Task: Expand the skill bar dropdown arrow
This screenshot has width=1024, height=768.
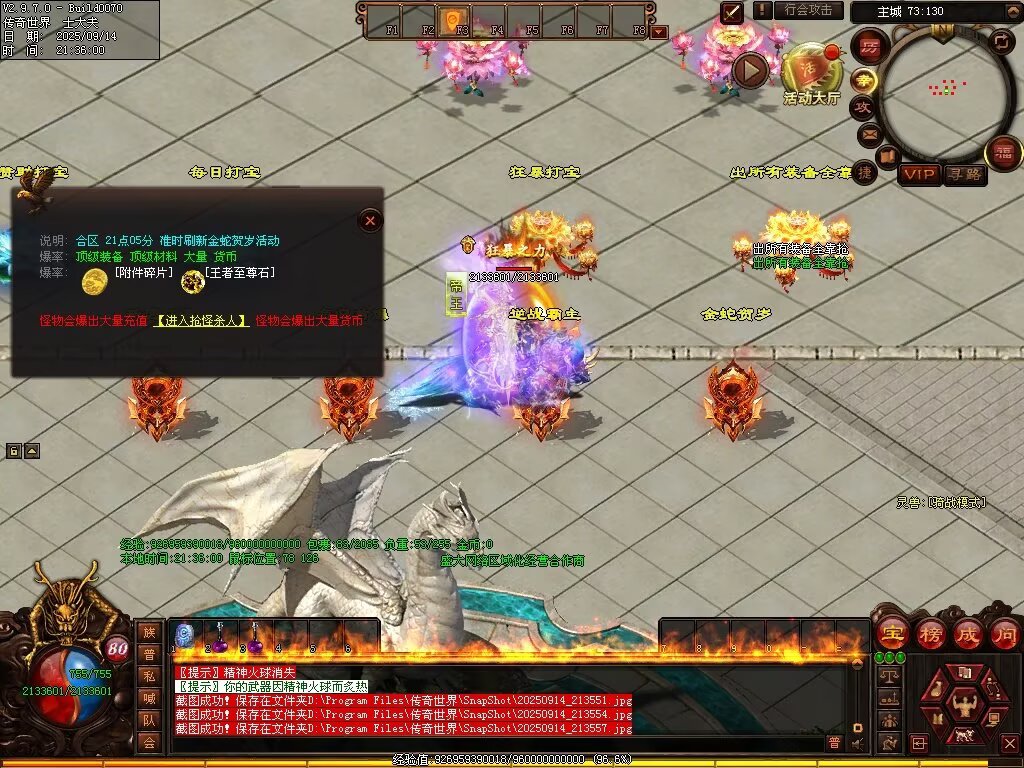Action: point(658,32)
